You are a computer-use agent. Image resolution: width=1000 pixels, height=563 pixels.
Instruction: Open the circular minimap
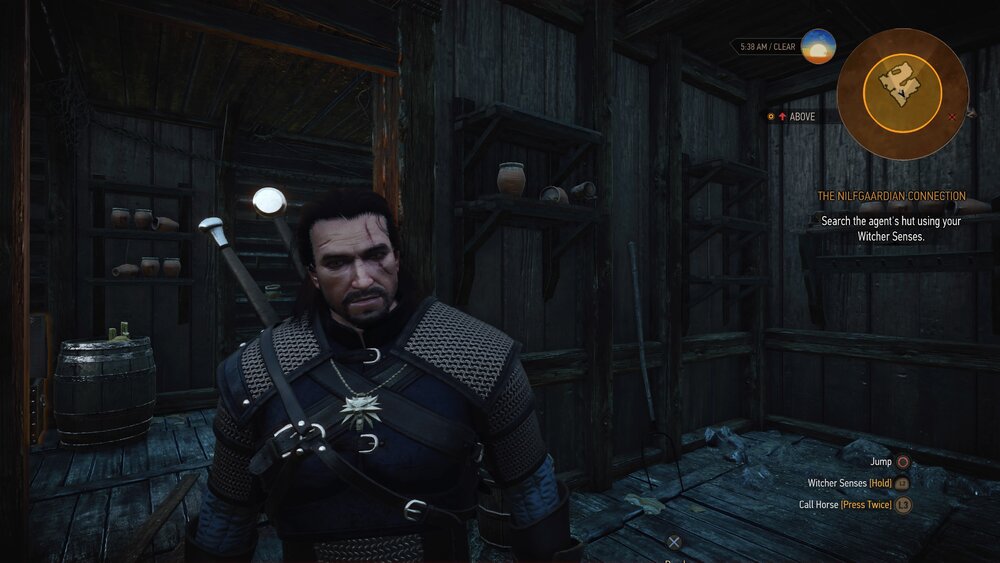coord(902,94)
